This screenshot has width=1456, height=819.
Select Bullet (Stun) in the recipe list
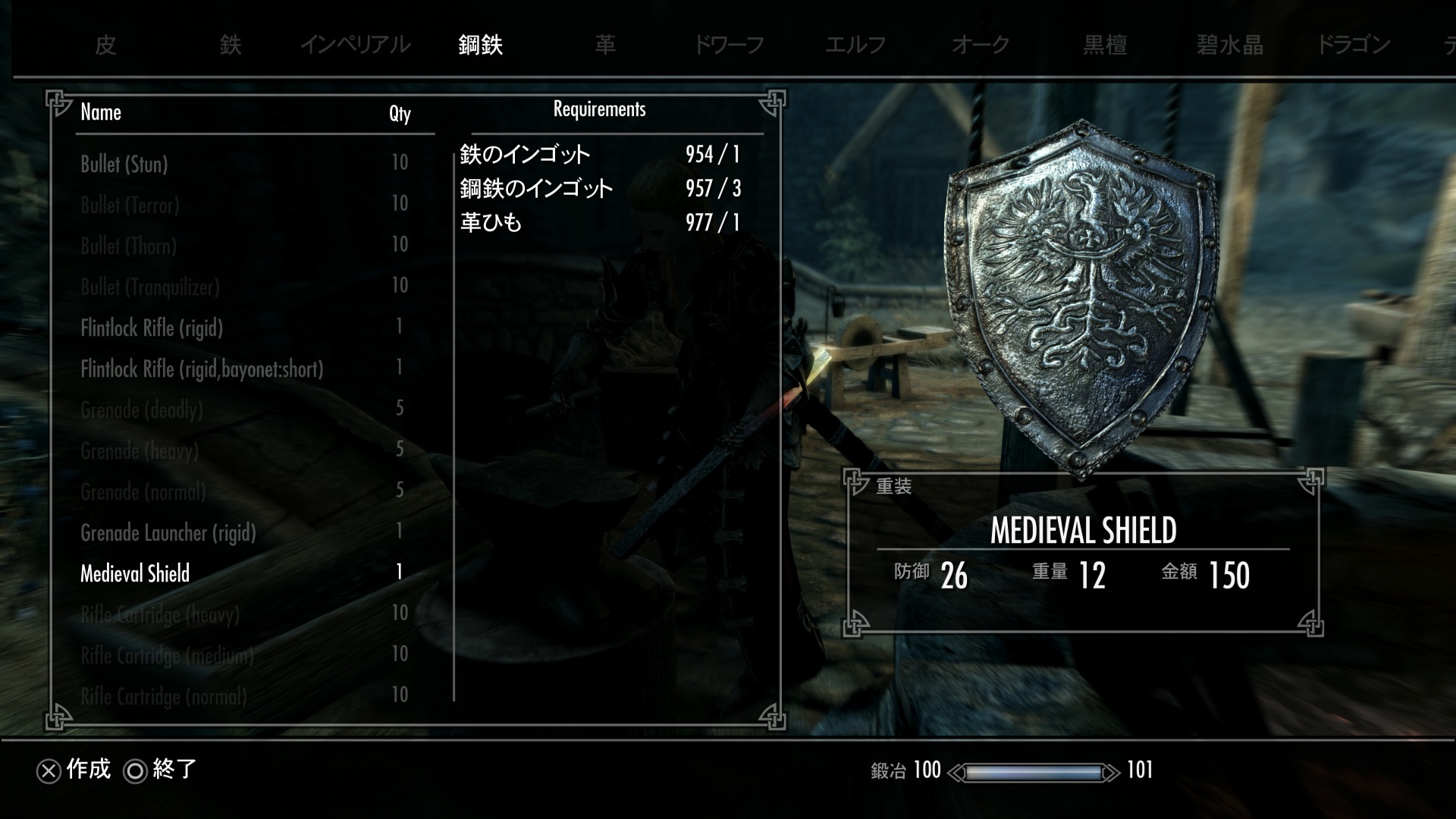(124, 164)
